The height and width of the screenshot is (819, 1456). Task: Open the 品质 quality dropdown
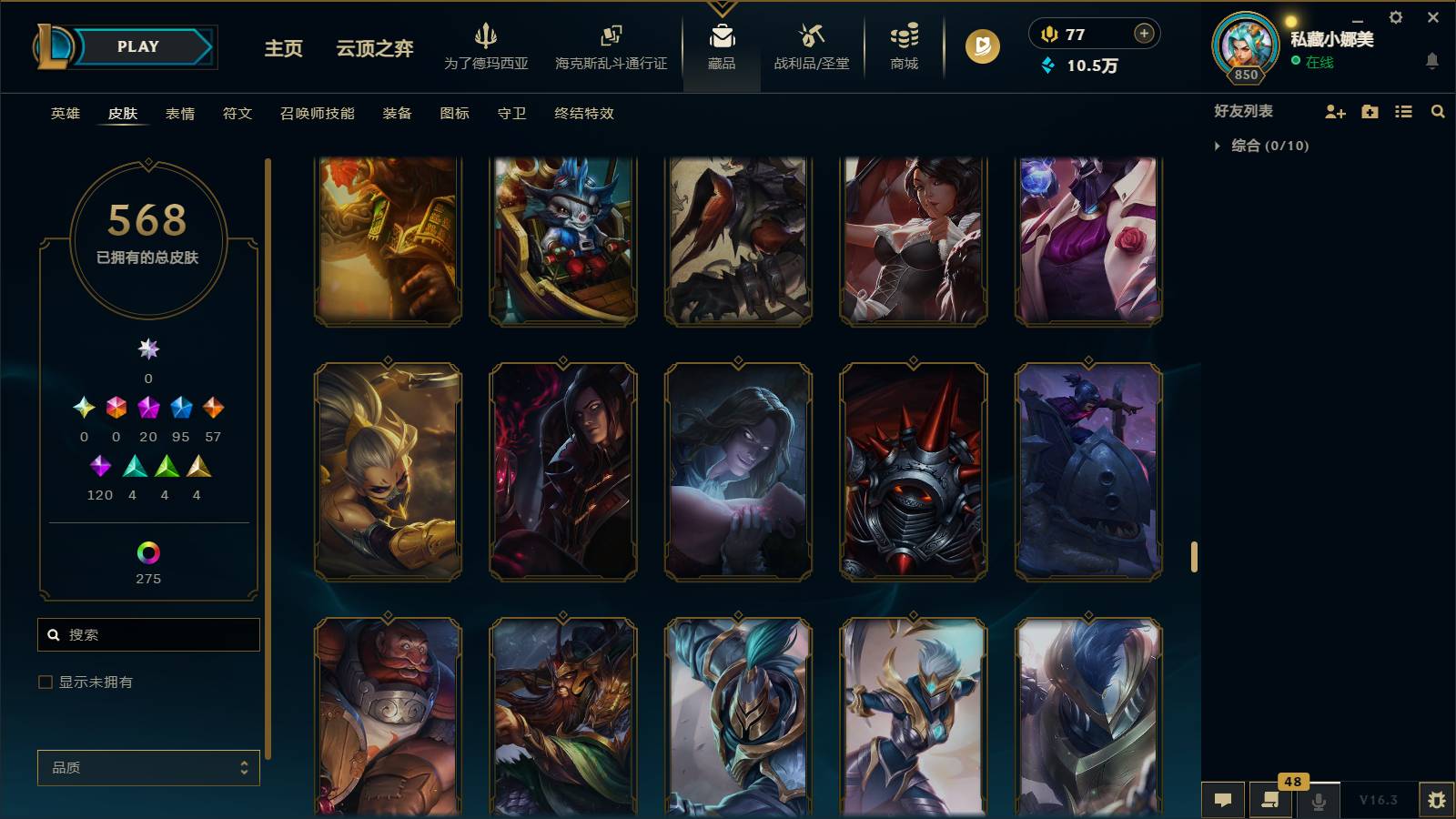147,767
